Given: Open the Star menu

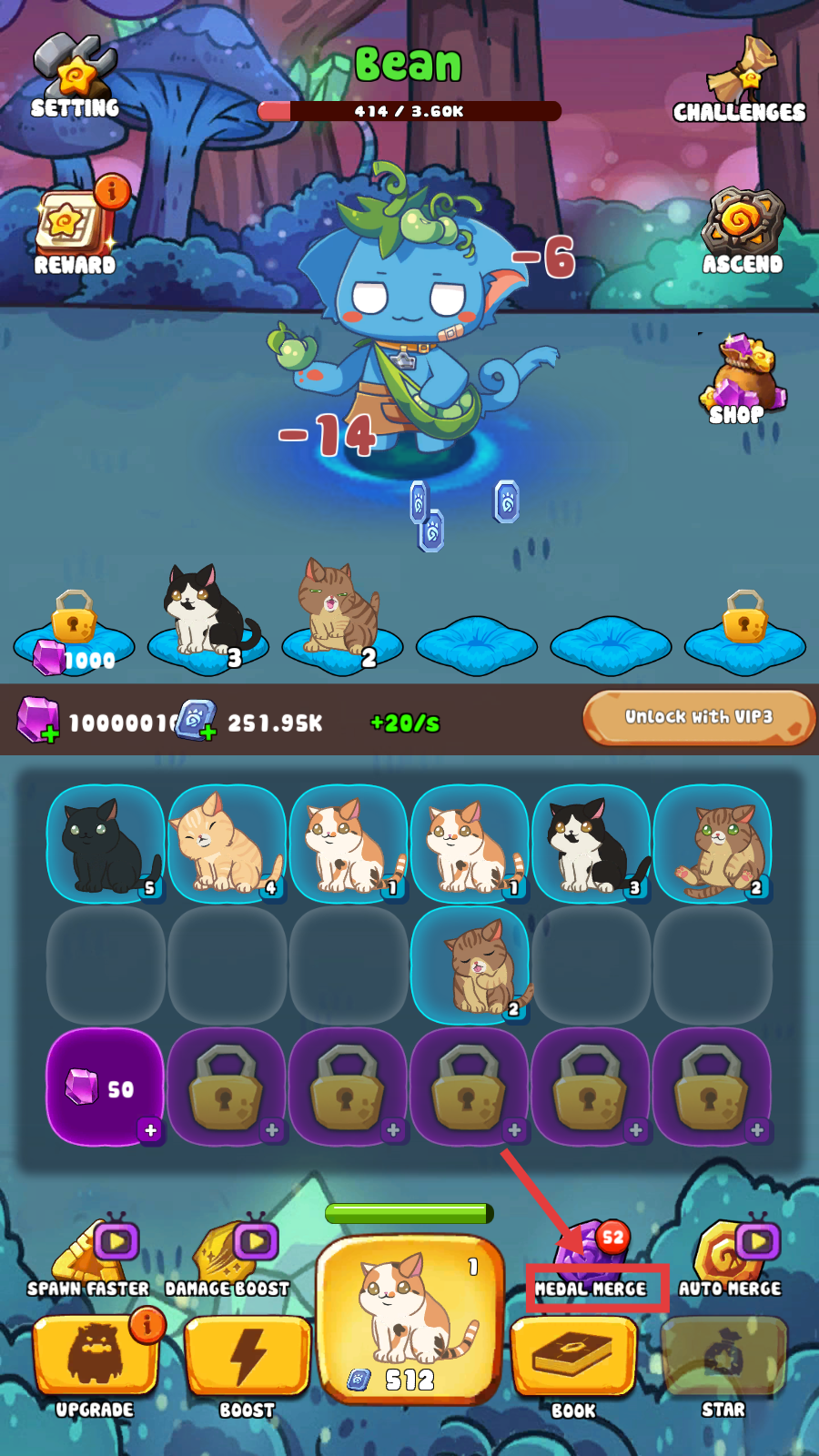Looking at the screenshot, I should [723, 1360].
